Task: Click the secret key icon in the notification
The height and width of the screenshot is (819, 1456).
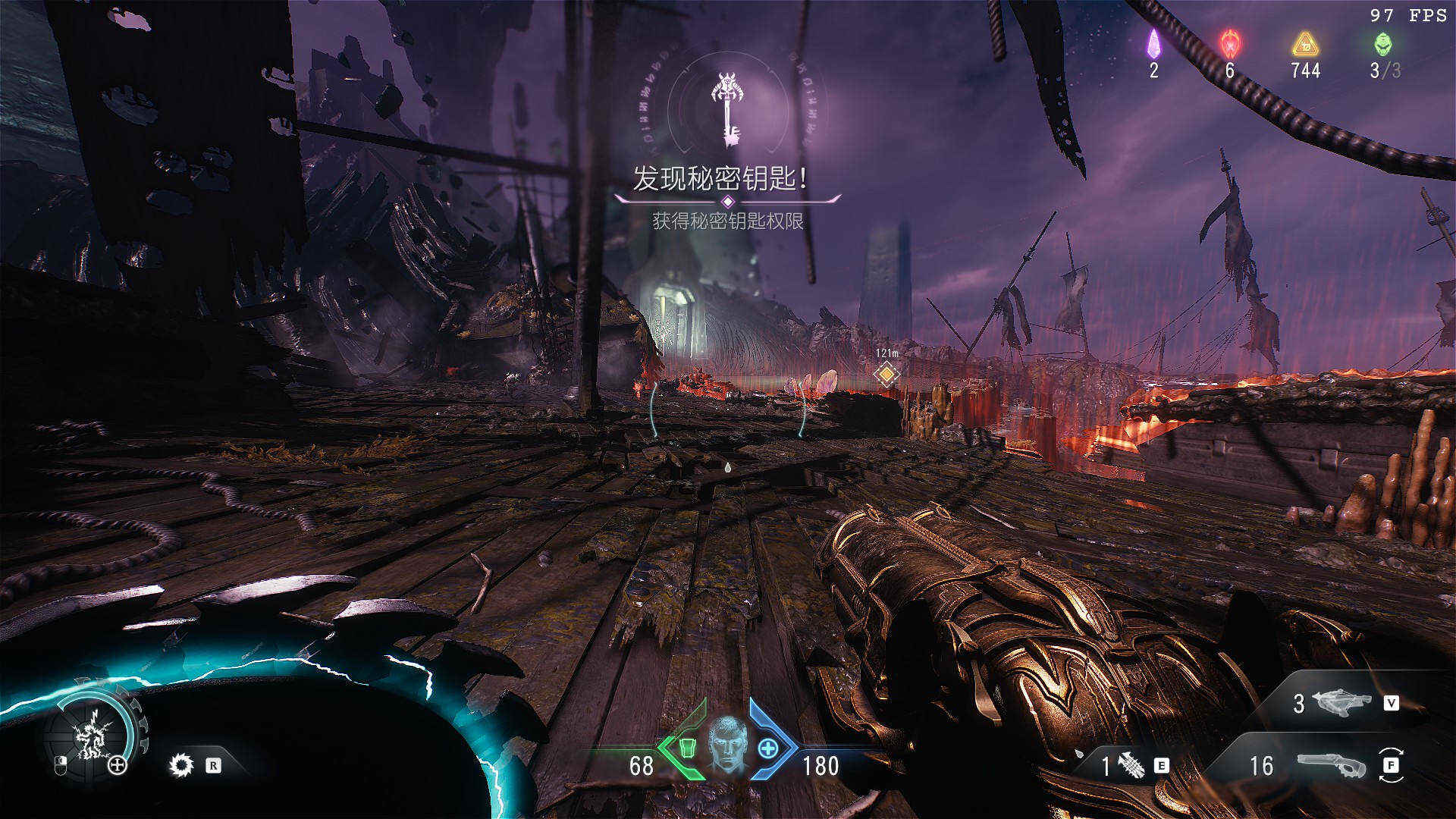Action: [727, 108]
